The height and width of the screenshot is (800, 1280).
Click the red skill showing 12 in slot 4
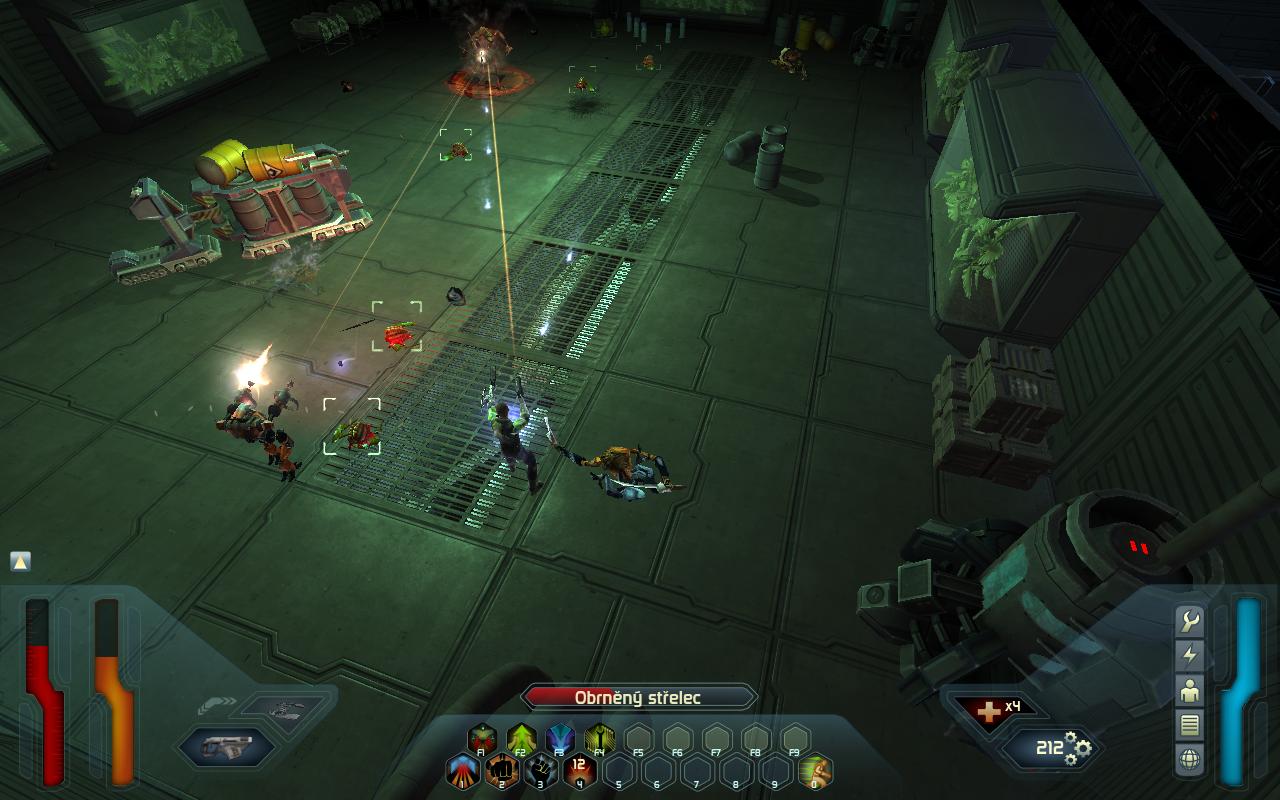tap(580, 771)
